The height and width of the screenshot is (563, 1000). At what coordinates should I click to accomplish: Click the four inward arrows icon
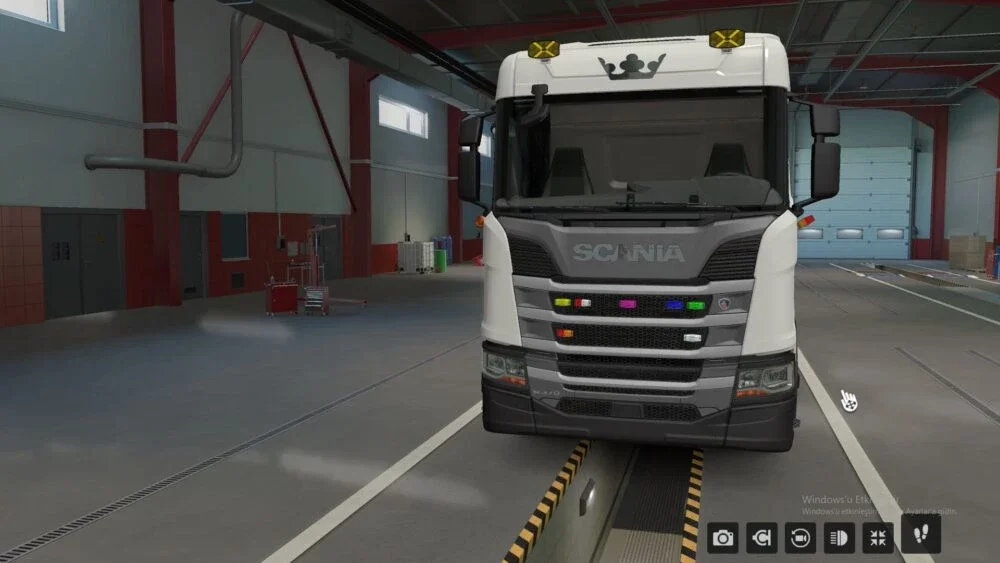(878, 538)
